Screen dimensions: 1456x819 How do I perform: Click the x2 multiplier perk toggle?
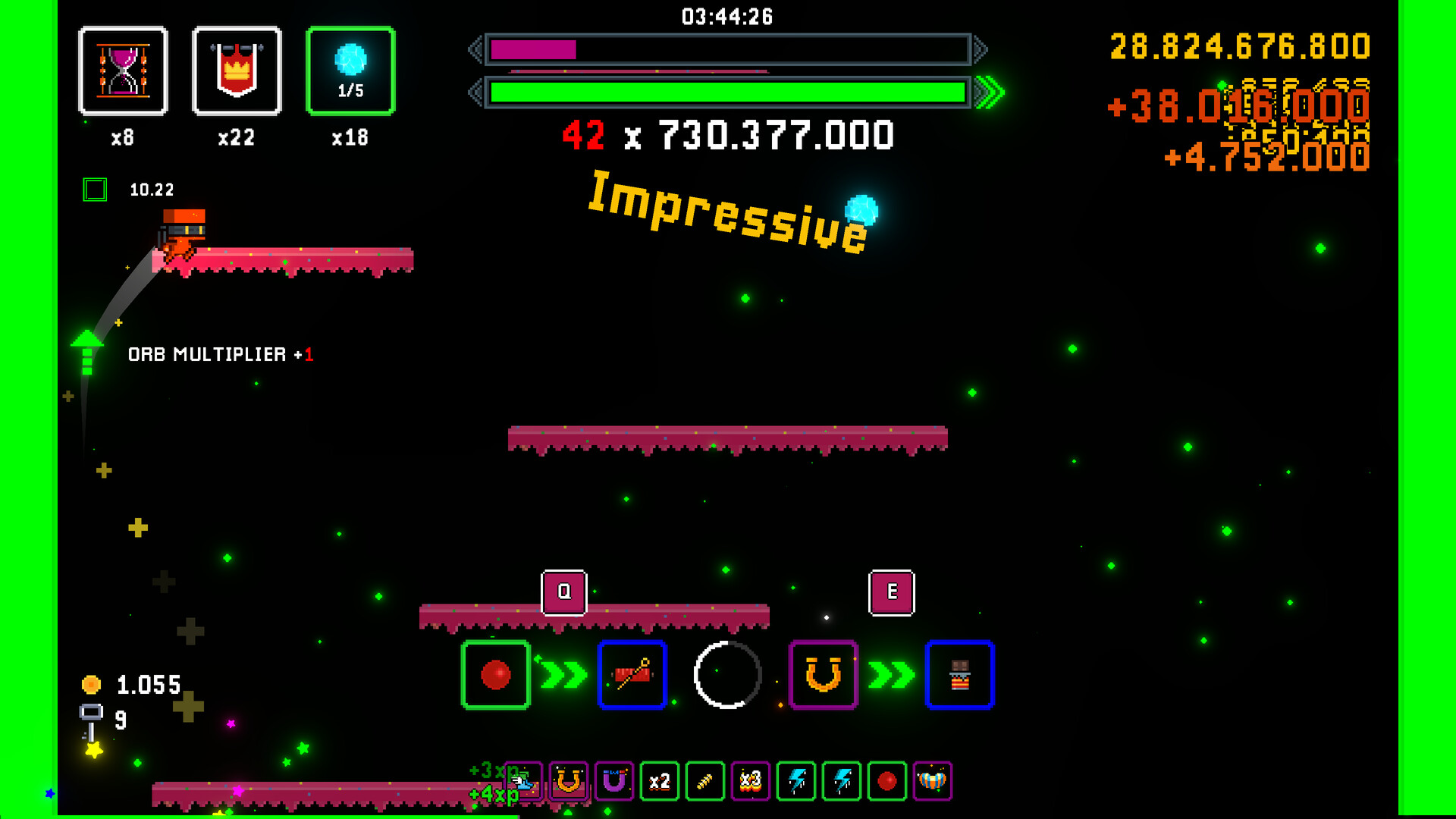[x=658, y=781]
